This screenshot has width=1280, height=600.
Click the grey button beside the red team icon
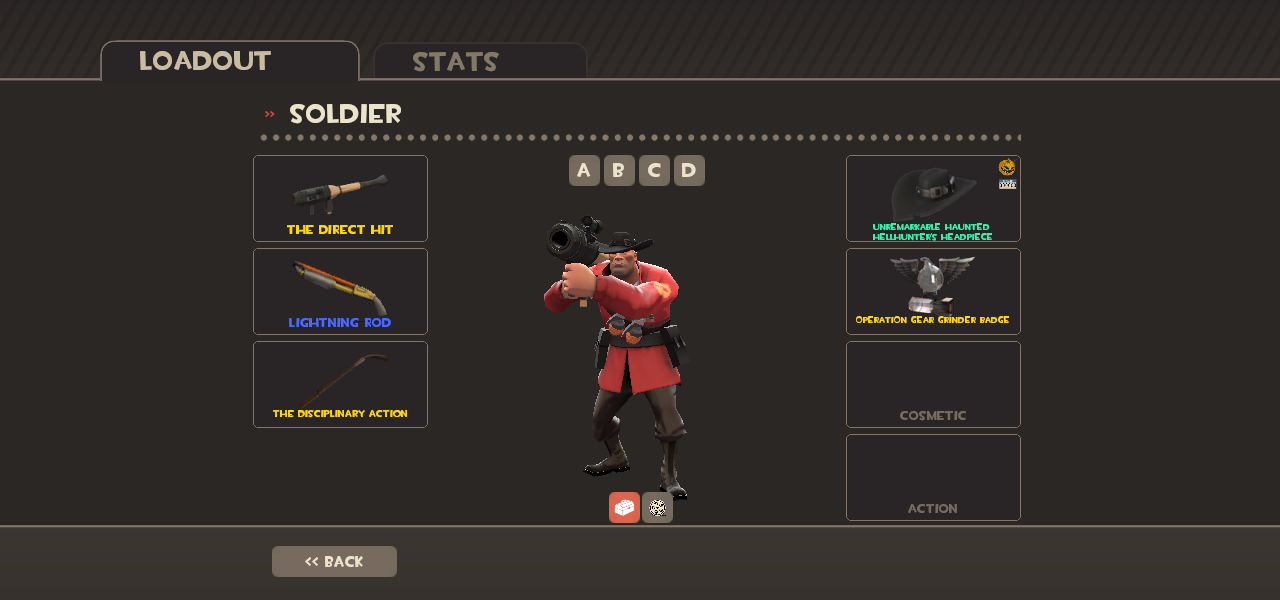(x=657, y=507)
